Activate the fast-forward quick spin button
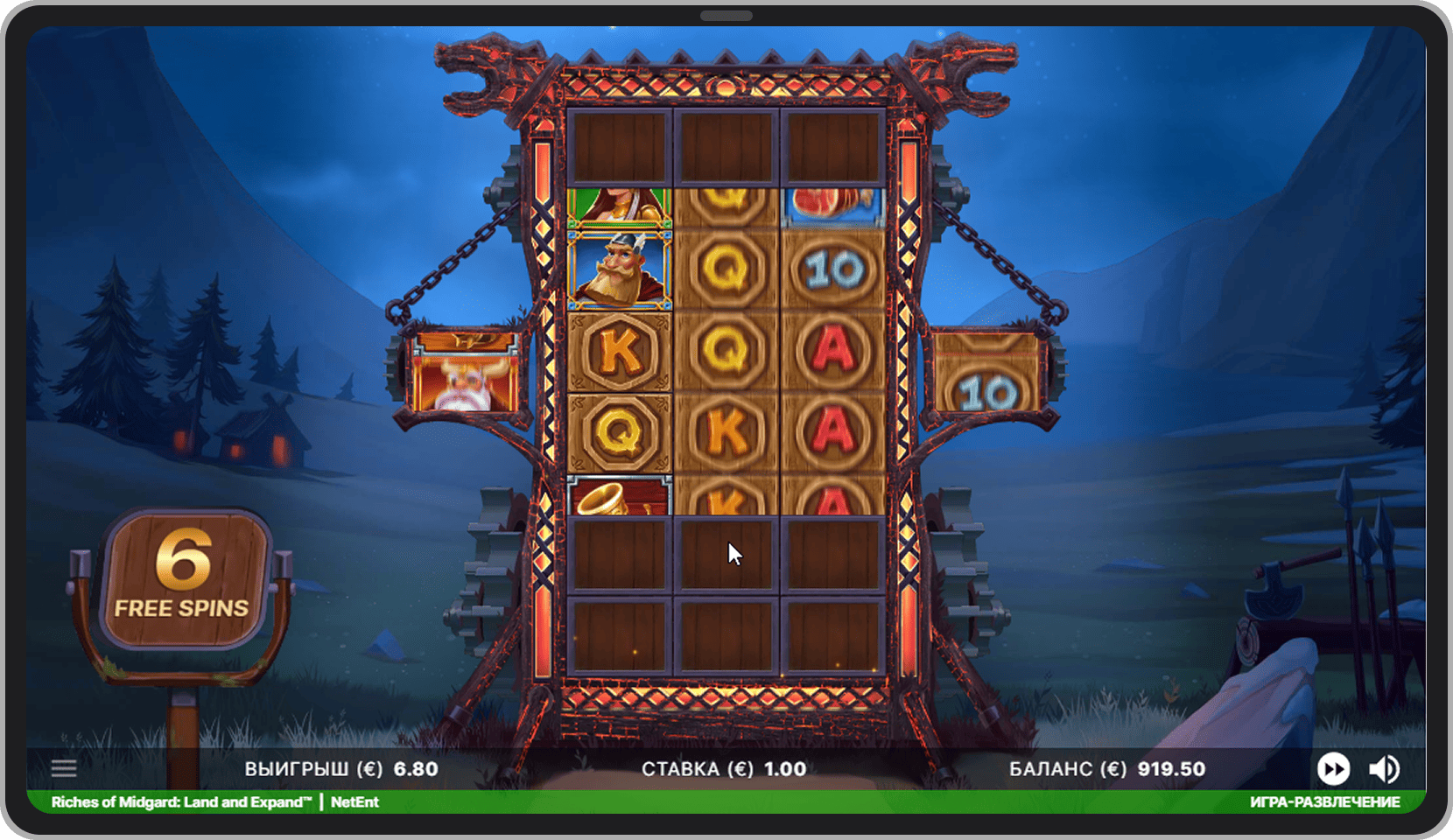 click(1333, 769)
